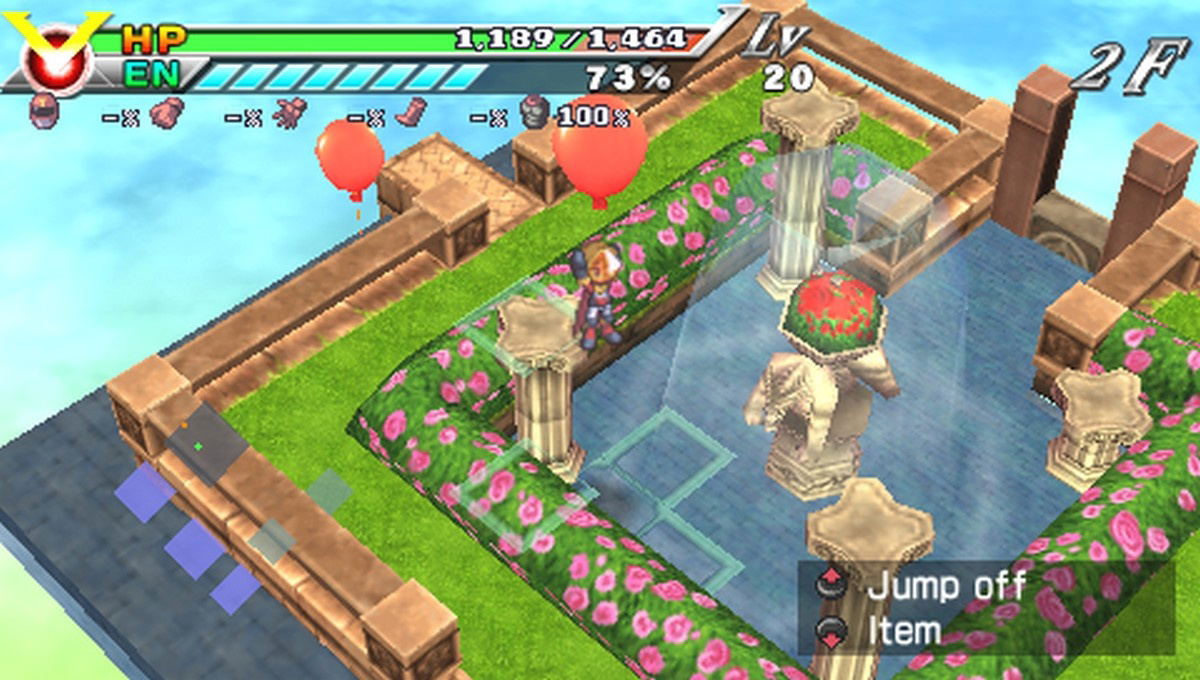Select the boot equipment icon
Viewport: 1200px width, 680px height.
point(411,112)
